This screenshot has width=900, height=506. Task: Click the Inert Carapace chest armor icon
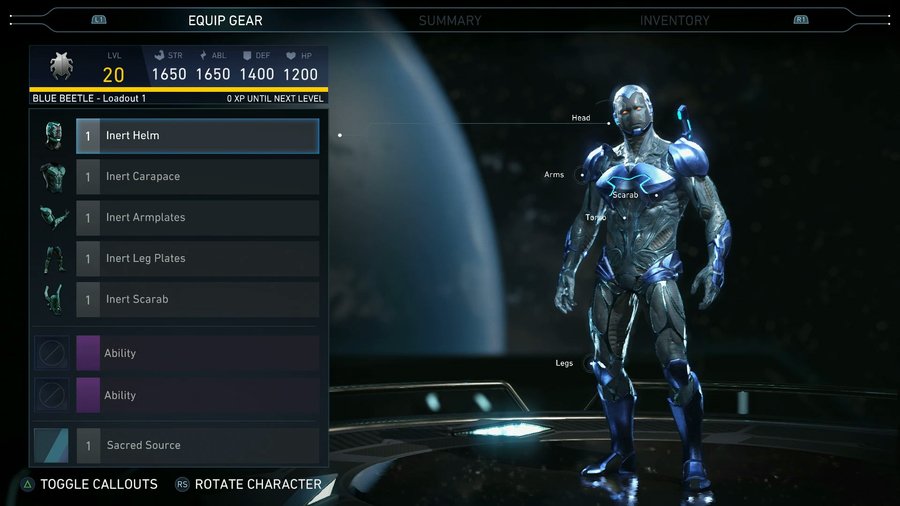coord(52,177)
